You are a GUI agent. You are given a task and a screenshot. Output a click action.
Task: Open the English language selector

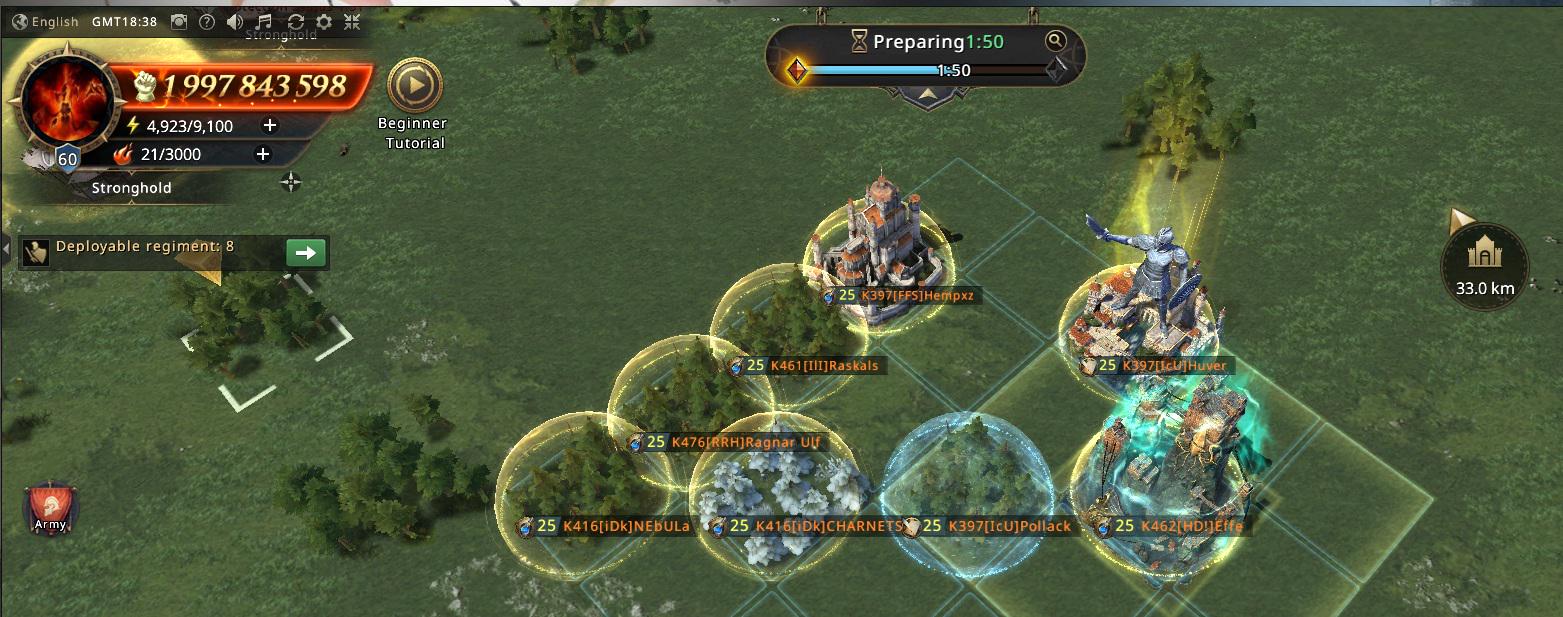(46, 22)
